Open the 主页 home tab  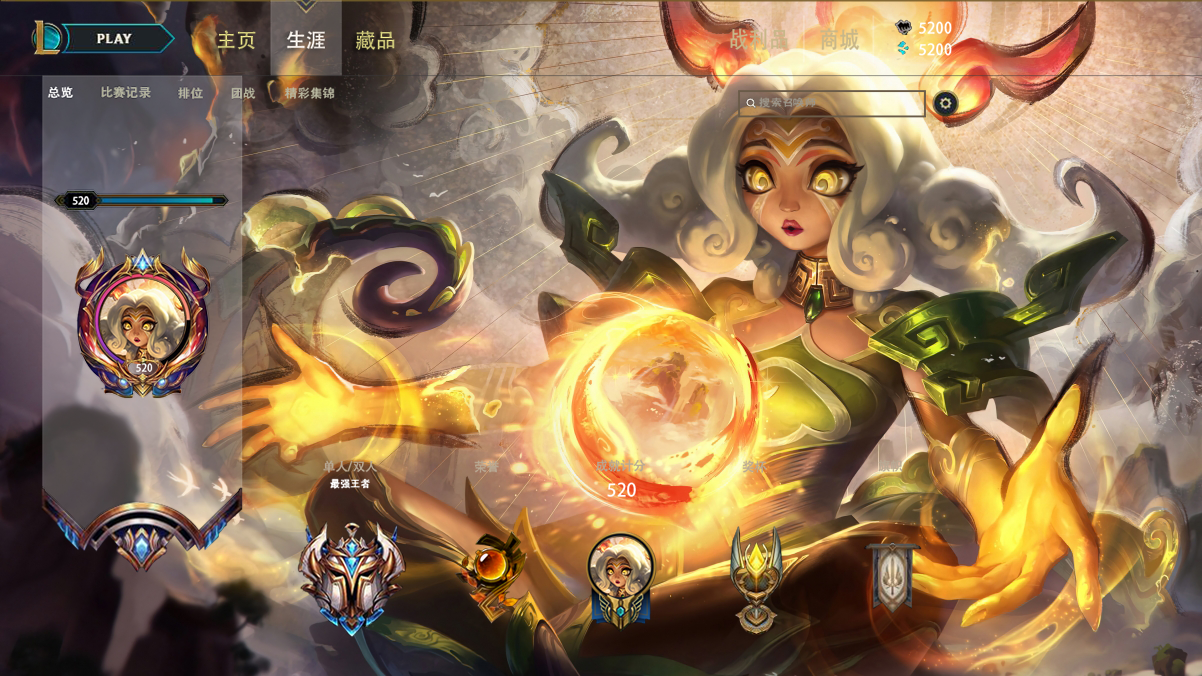pos(237,41)
